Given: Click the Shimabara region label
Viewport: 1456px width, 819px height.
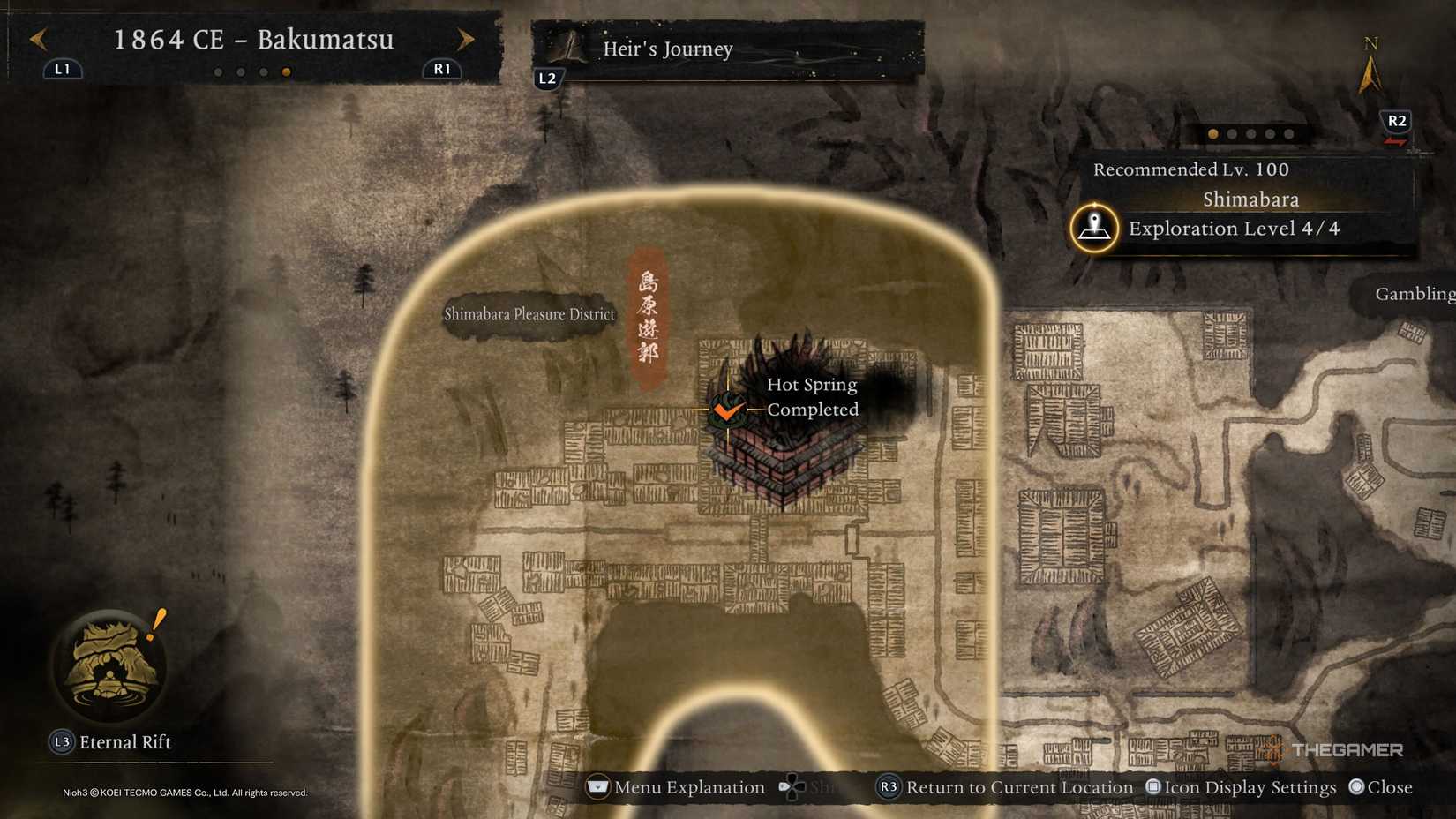Looking at the screenshot, I should [1251, 199].
